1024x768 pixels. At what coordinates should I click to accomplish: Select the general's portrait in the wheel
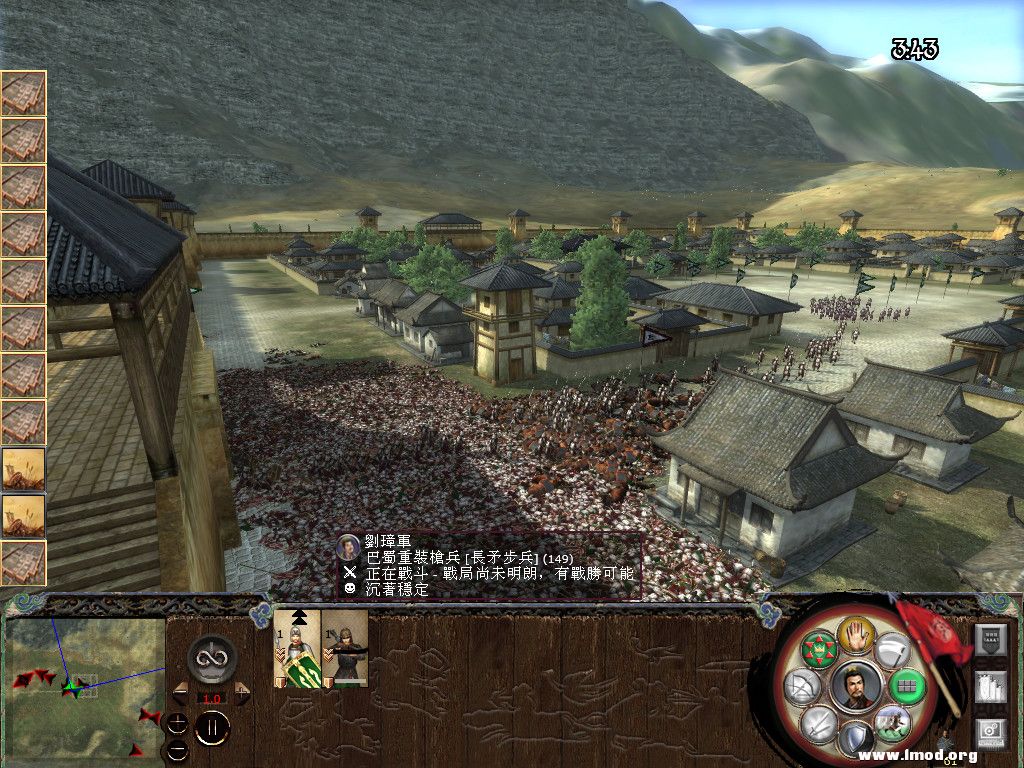pos(855,686)
